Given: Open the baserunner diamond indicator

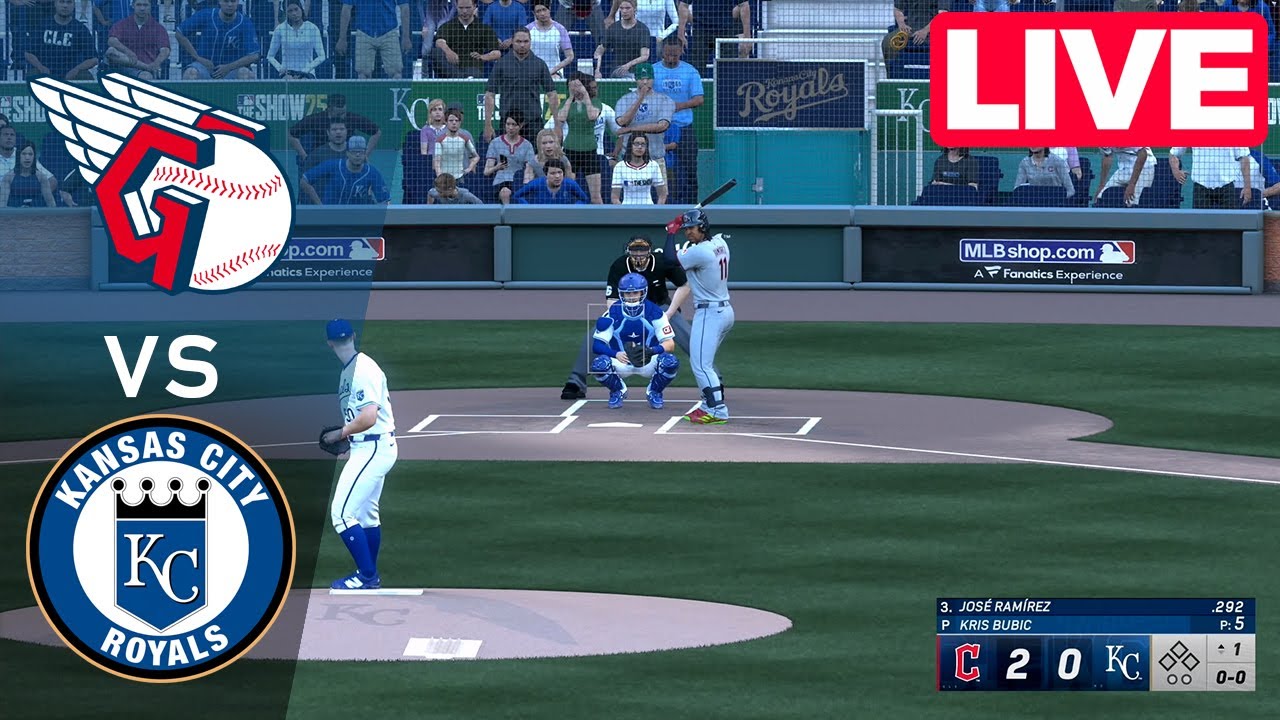Looking at the screenshot, I should [x=1180, y=660].
